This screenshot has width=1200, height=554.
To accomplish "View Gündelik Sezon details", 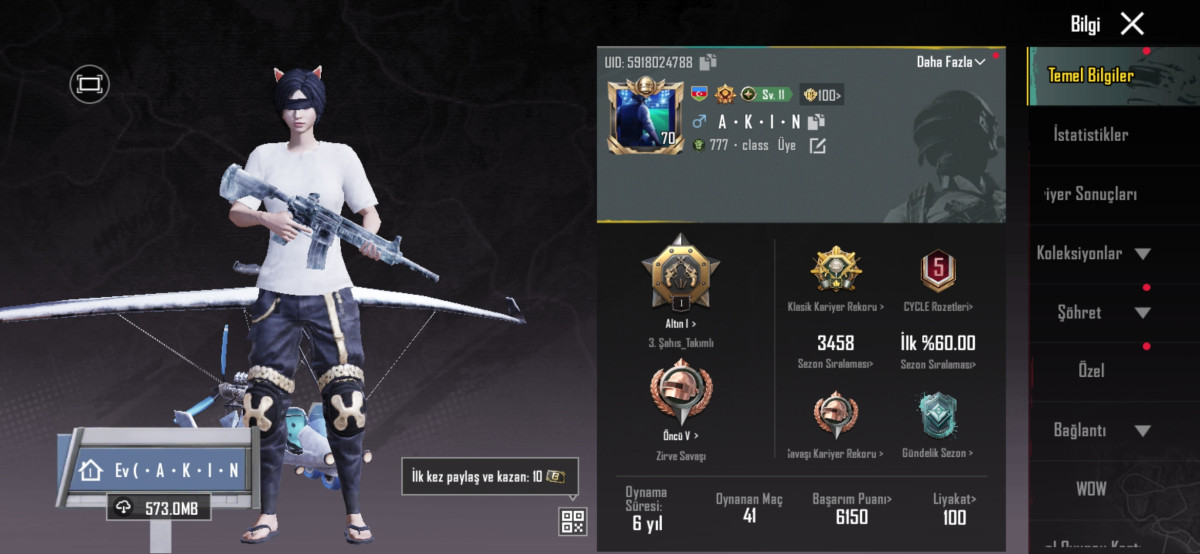I will click(938, 417).
